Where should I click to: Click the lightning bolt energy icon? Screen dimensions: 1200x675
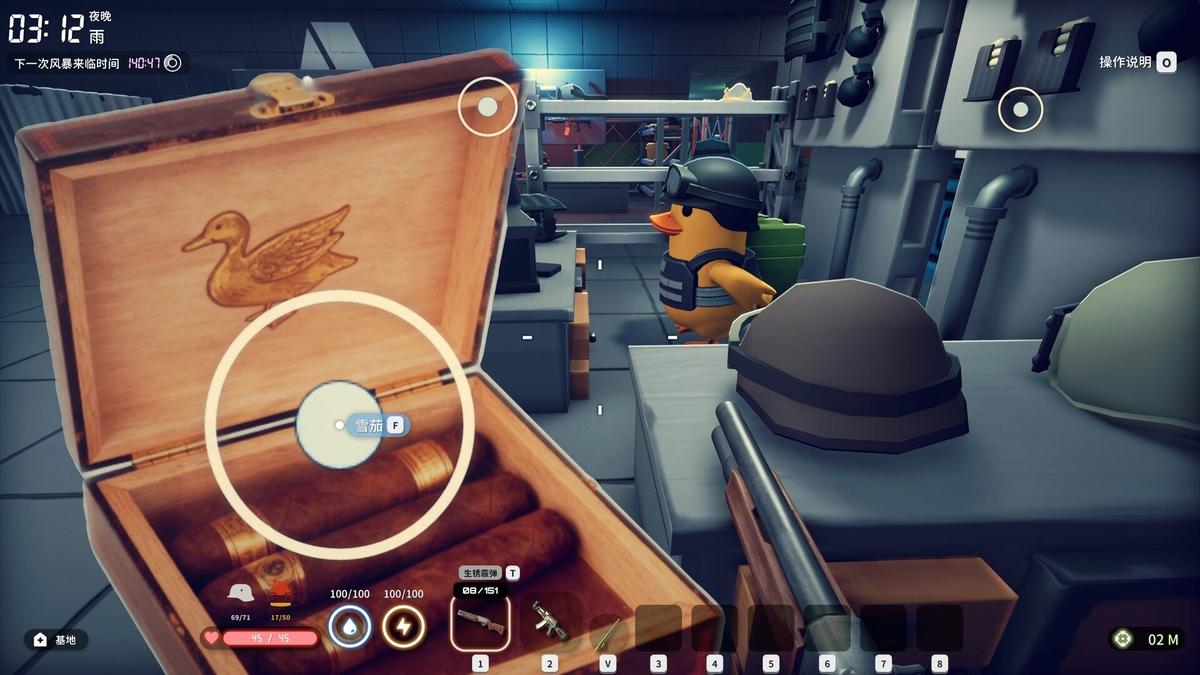tap(404, 627)
